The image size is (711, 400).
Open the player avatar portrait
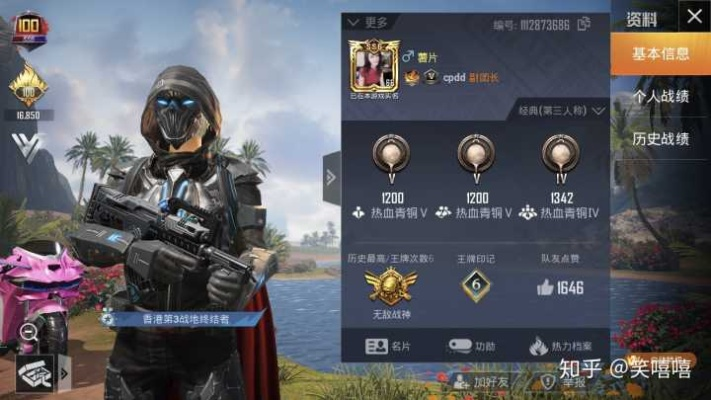tap(374, 66)
